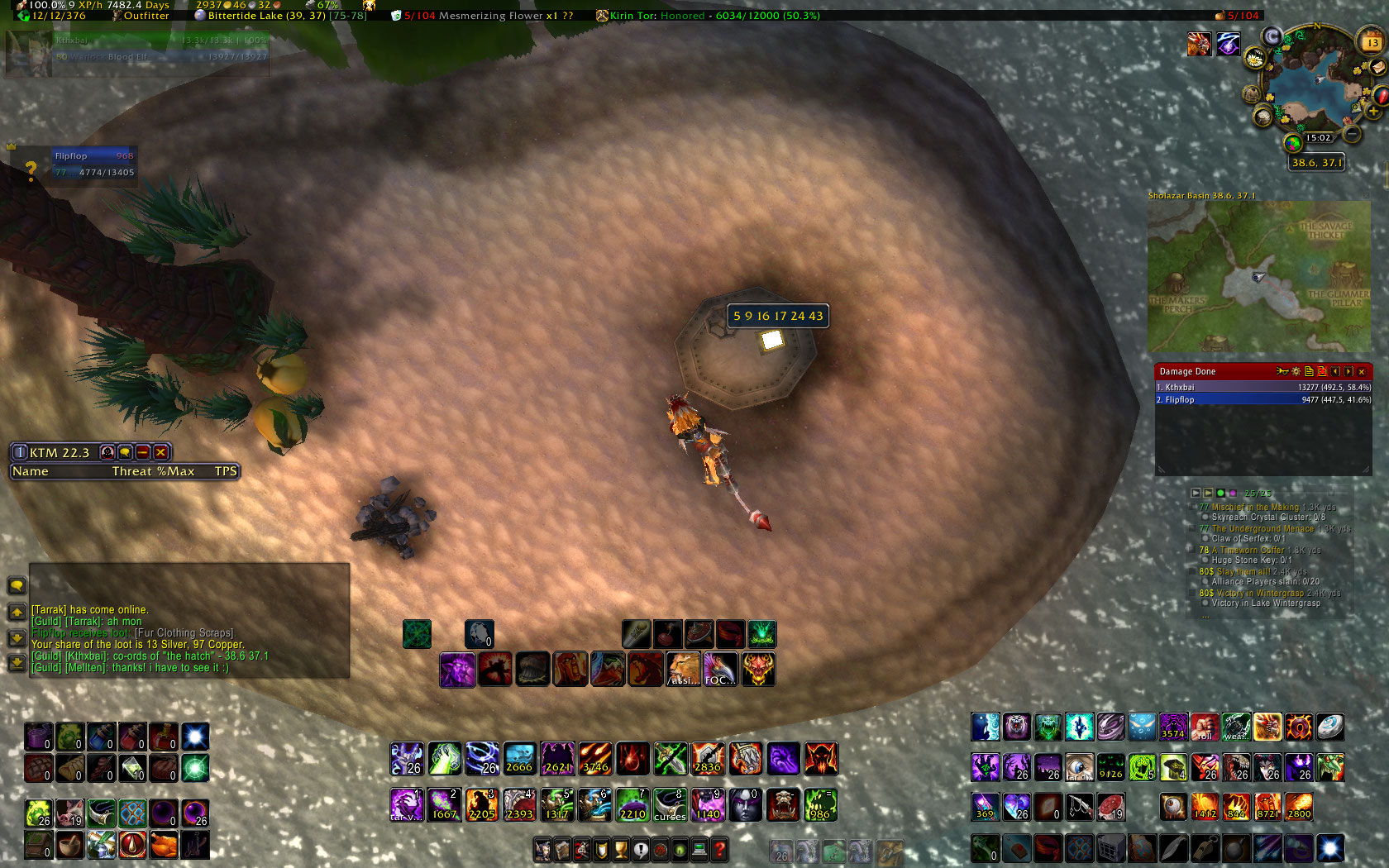This screenshot has width=1389, height=868.
Task: Open the mail envelope icon by minimap
Action: coord(1377,68)
